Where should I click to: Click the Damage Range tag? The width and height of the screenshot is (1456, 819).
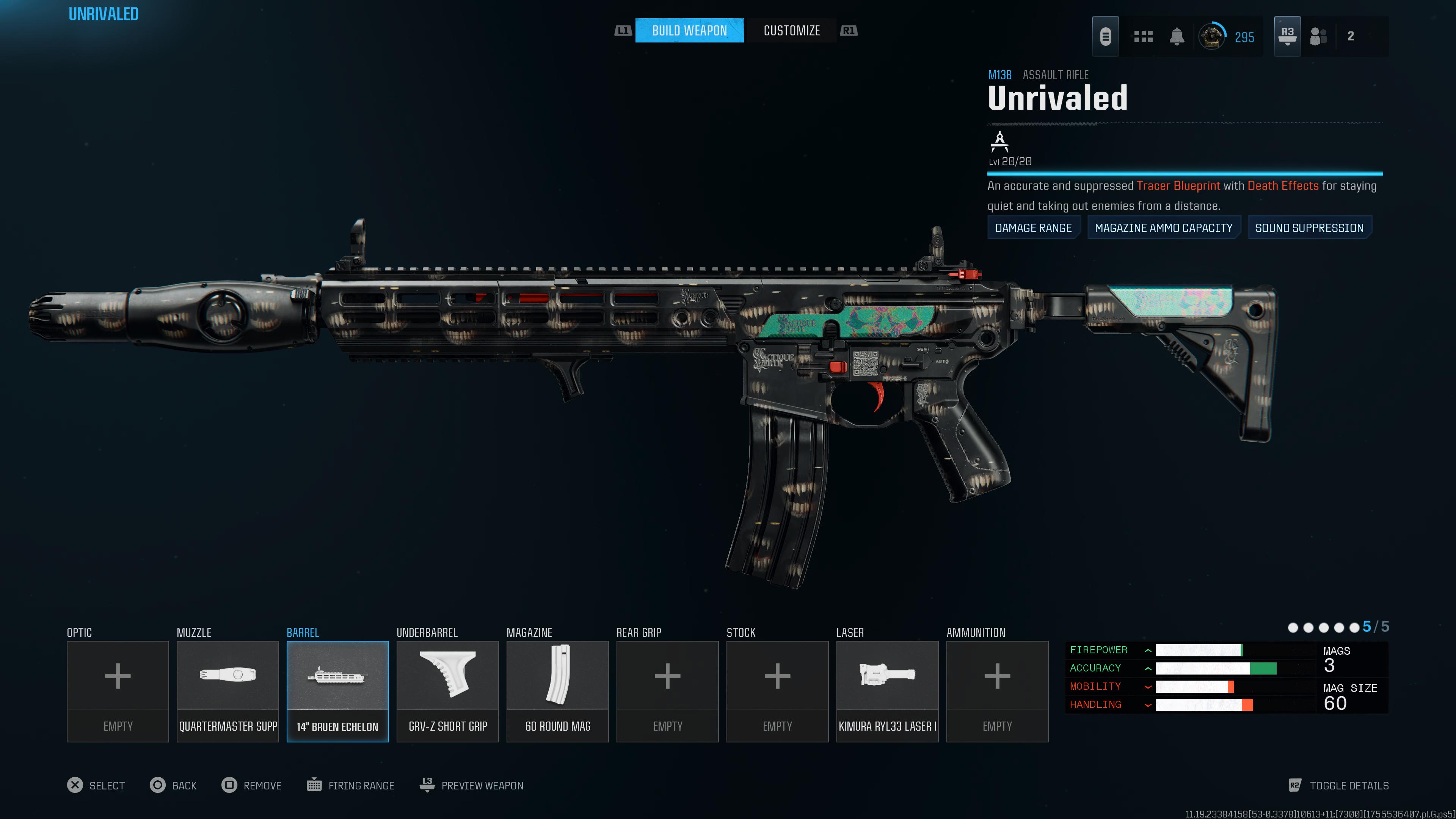[1033, 228]
